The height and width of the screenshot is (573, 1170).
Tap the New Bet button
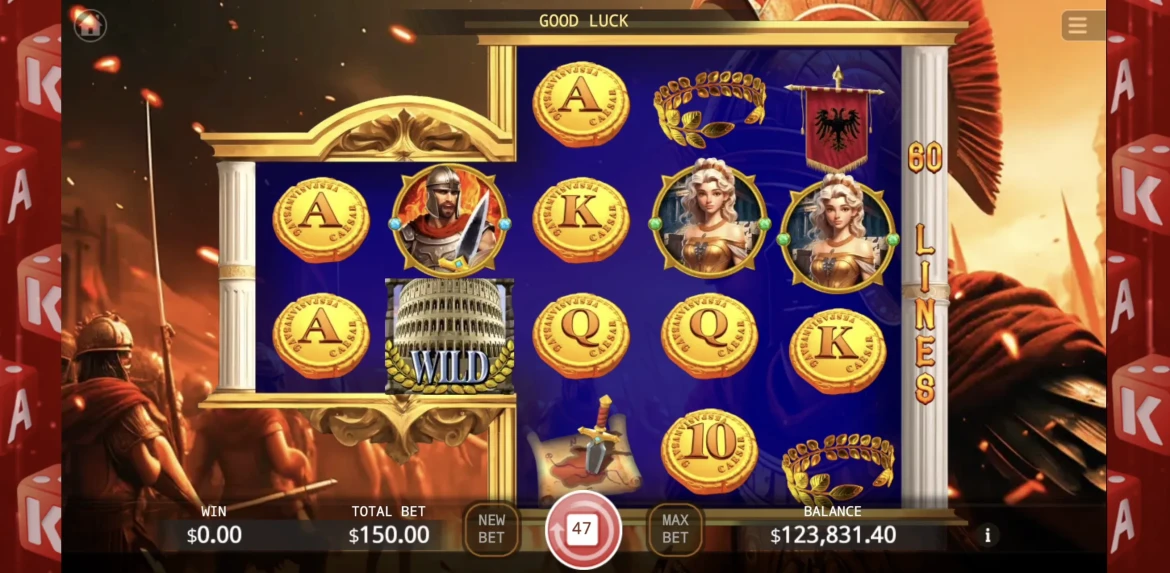491,529
